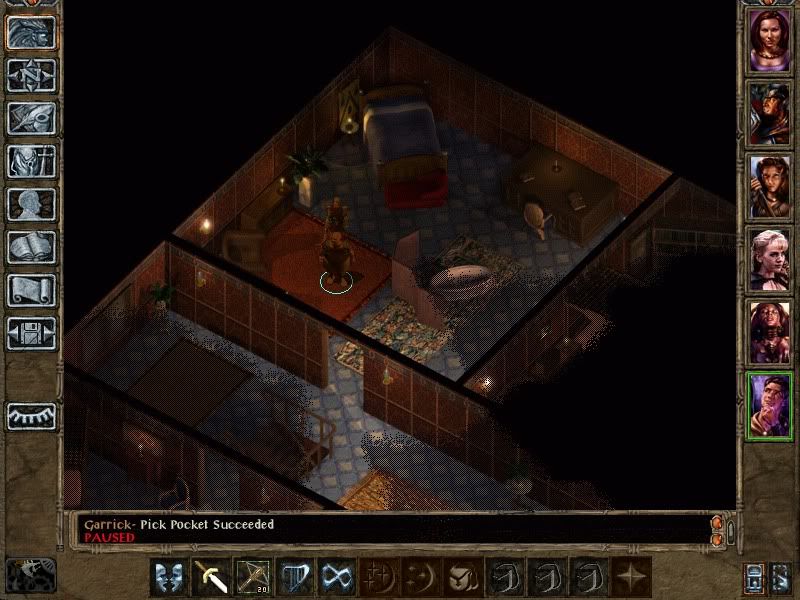Select the red-haired woman's portrait at top

770,40
